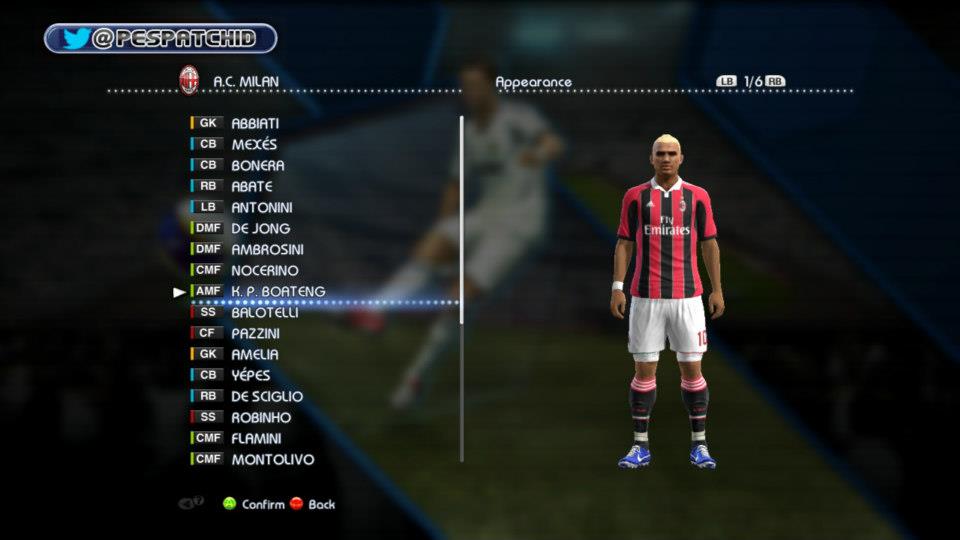Choose Mexés in the player list
The image size is (960, 540).
[254, 144]
